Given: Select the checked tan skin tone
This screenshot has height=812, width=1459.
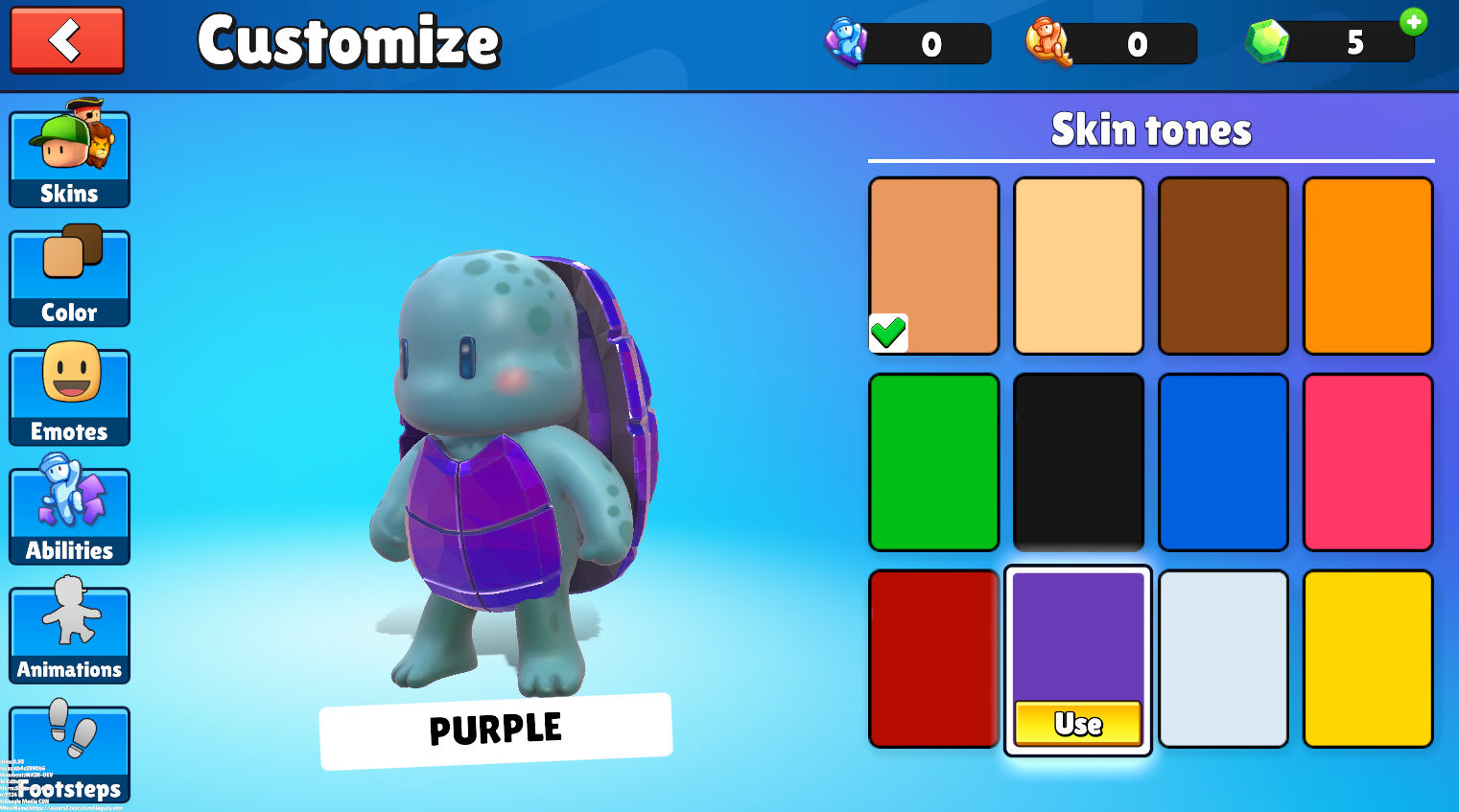Looking at the screenshot, I should (x=934, y=266).
